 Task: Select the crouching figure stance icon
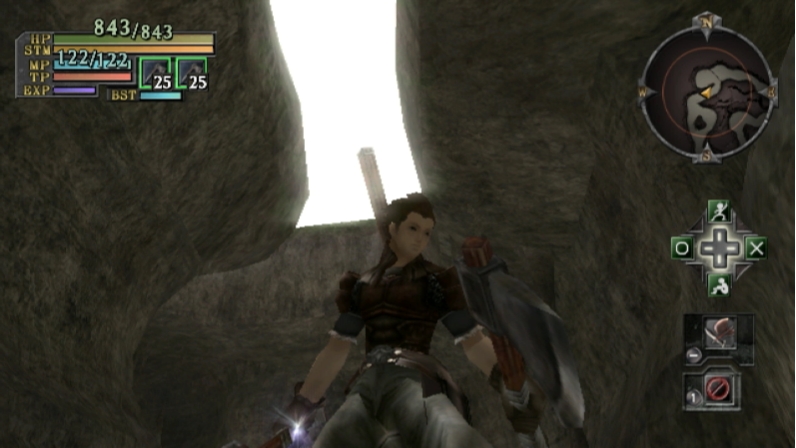(x=718, y=285)
